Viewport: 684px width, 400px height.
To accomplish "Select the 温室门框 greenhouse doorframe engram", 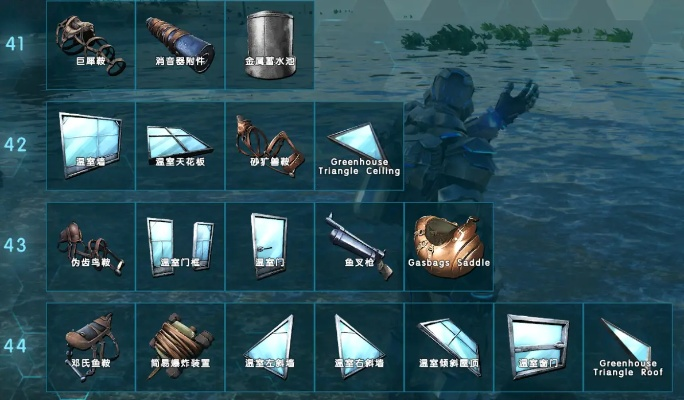I will pyautogui.click(x=180, y=246).
